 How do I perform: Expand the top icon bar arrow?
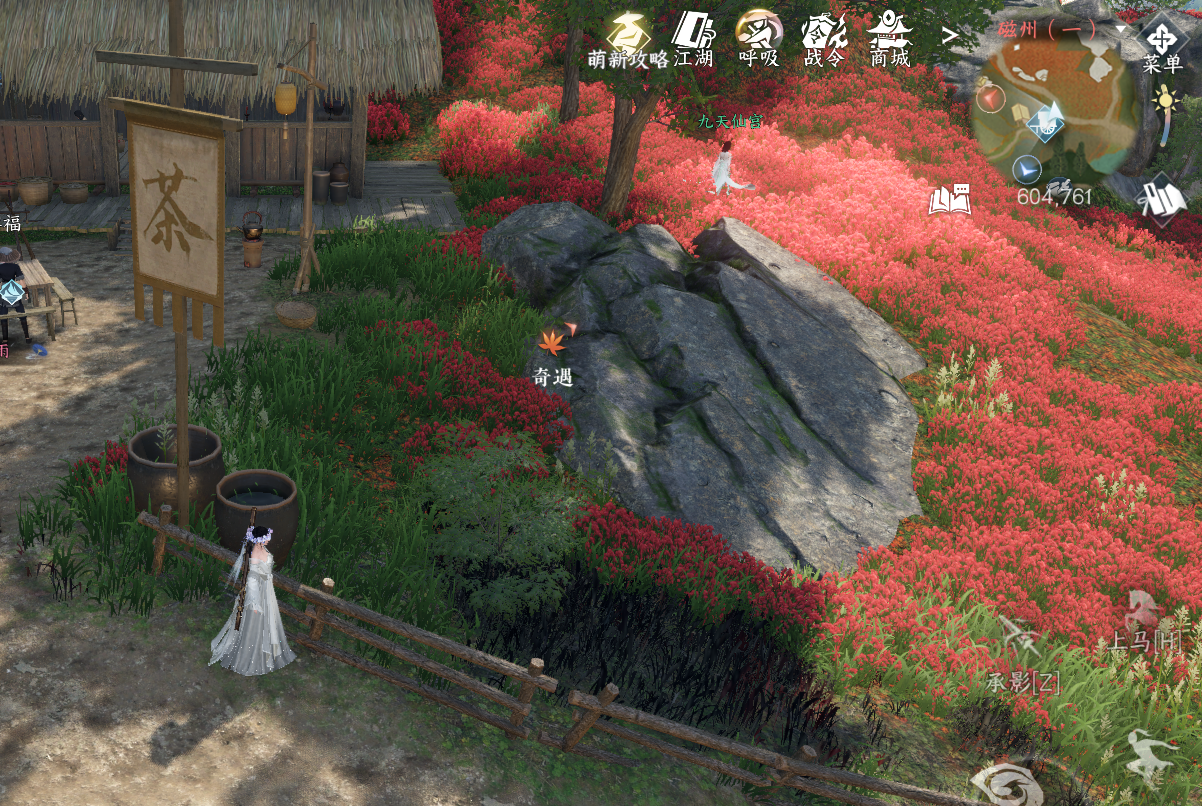tap(950, 36)
